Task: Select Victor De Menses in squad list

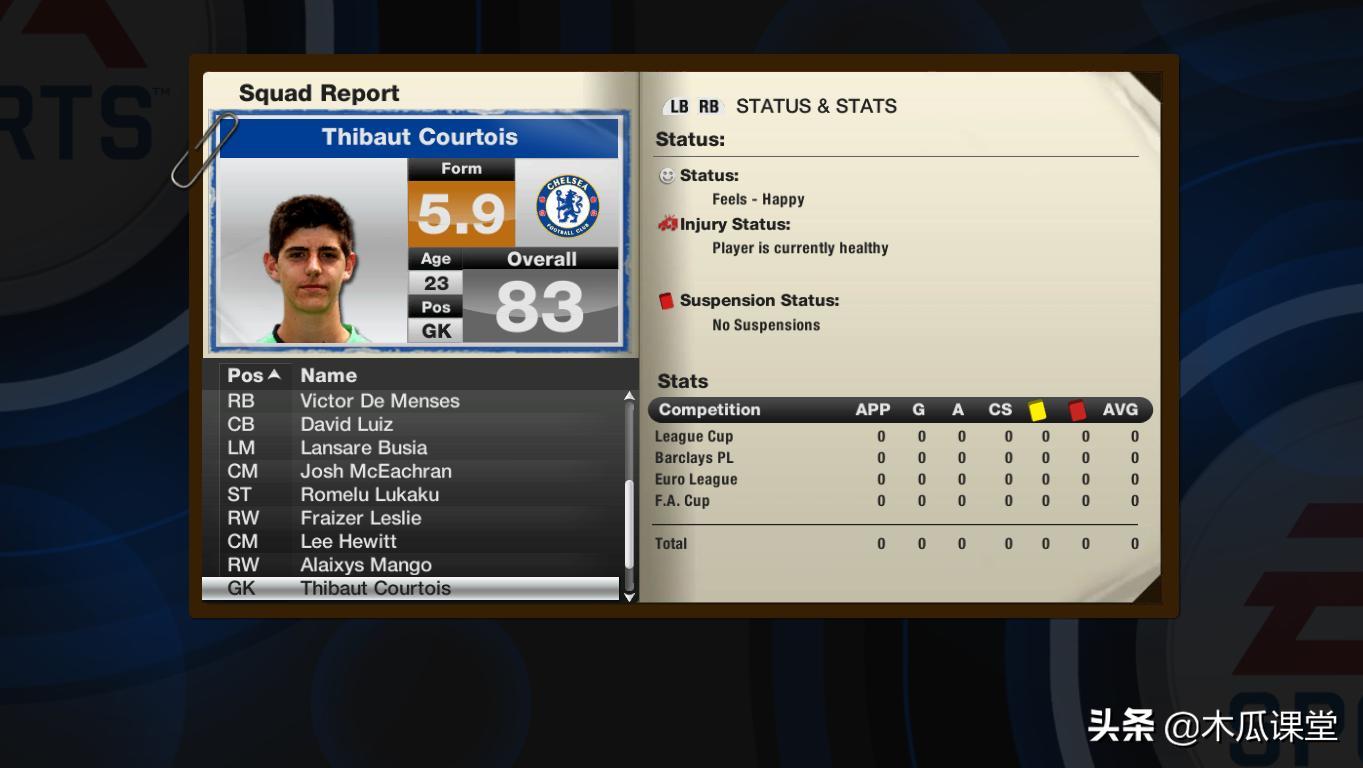Action: pos(380,401)
